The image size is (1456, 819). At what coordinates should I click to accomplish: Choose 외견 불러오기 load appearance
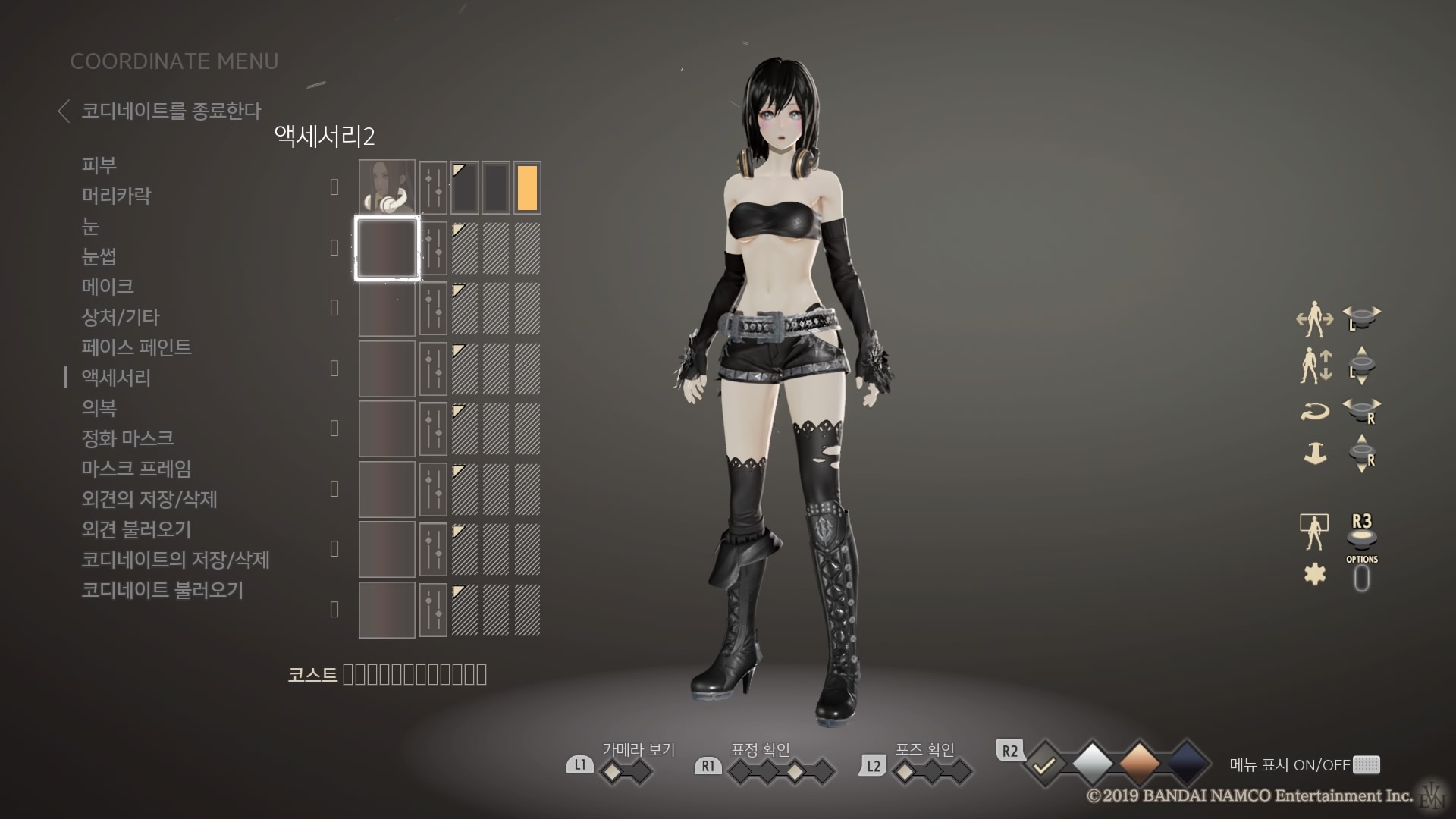pos(136,529)
